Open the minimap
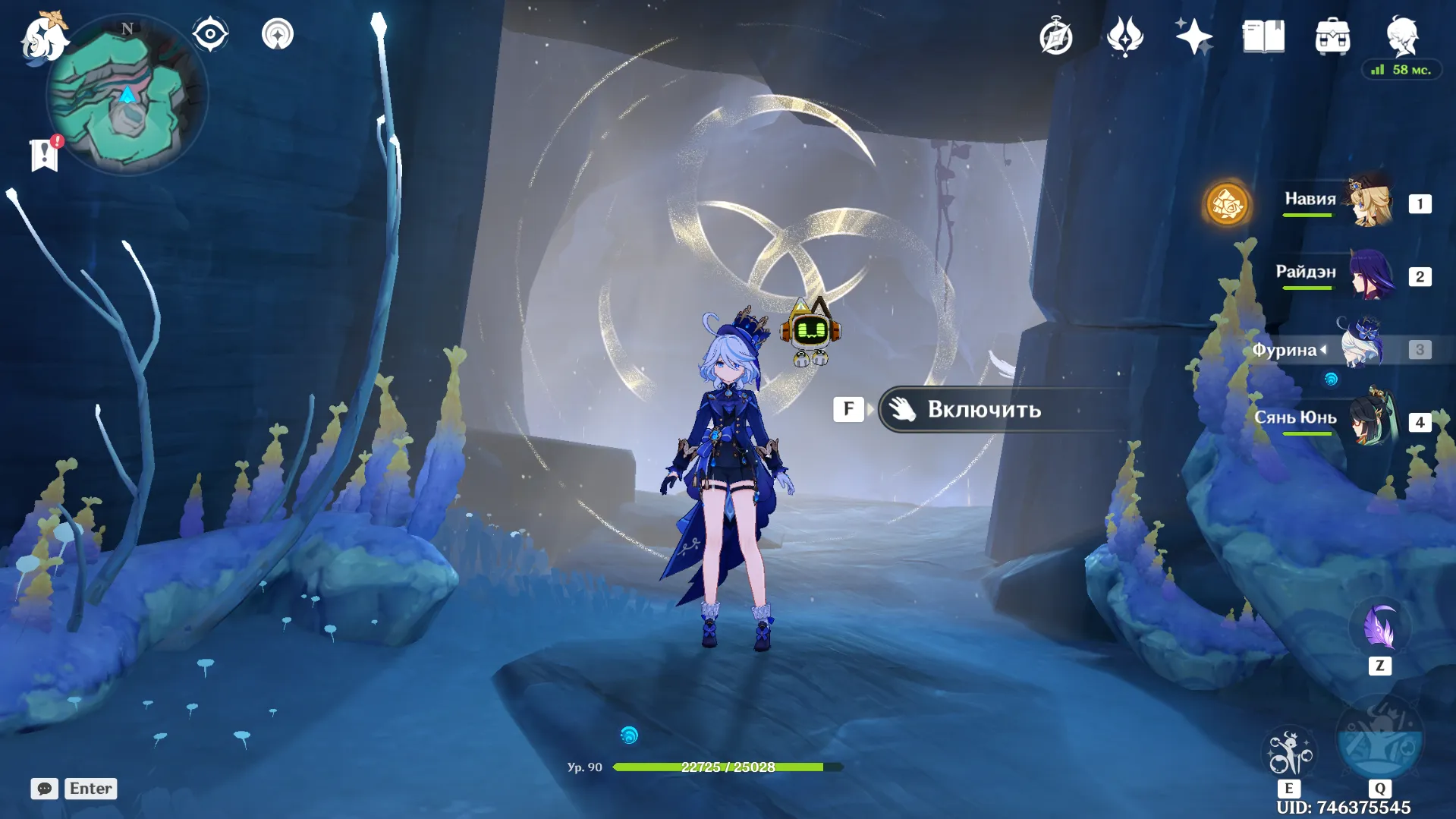 coord(127,96)
